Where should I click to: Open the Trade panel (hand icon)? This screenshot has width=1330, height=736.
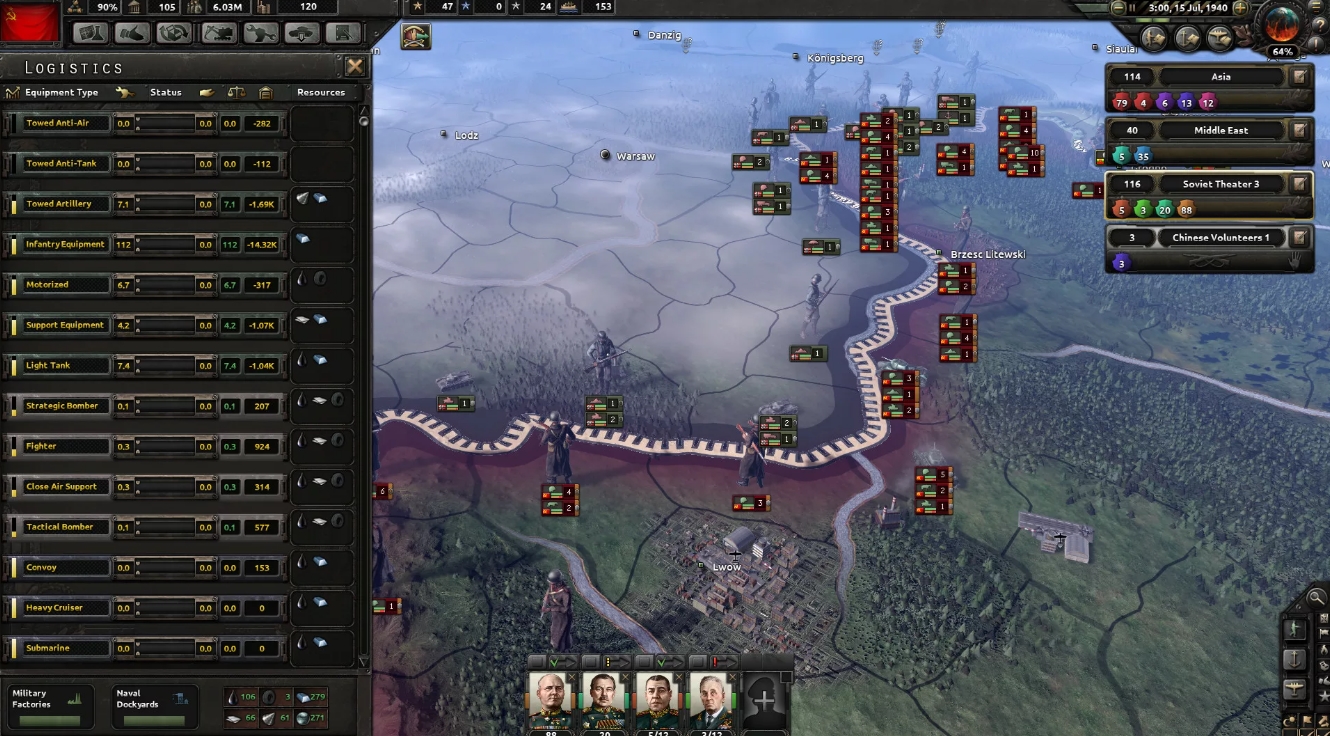(x=134, y=32)
